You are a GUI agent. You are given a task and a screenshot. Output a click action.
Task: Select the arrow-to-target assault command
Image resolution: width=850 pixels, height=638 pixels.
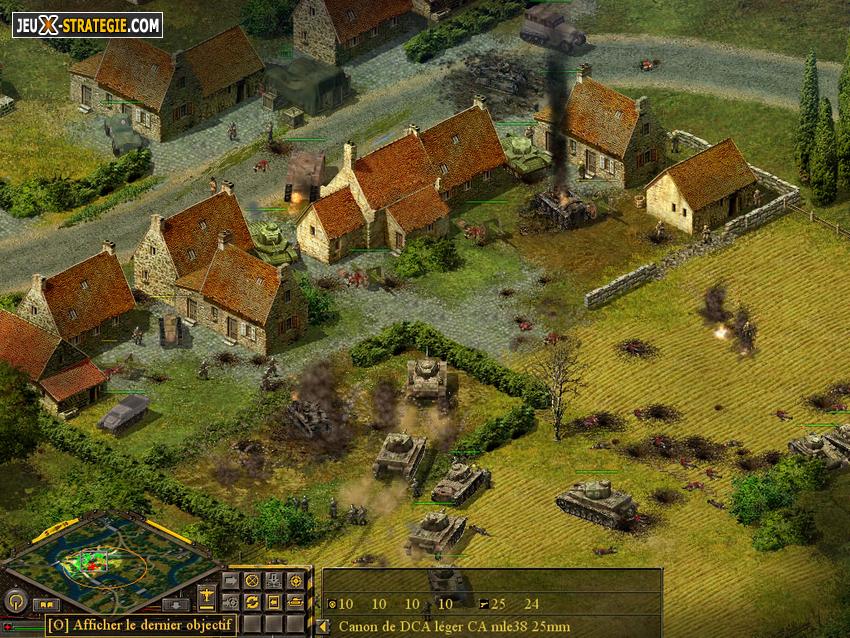pos(231,601)
